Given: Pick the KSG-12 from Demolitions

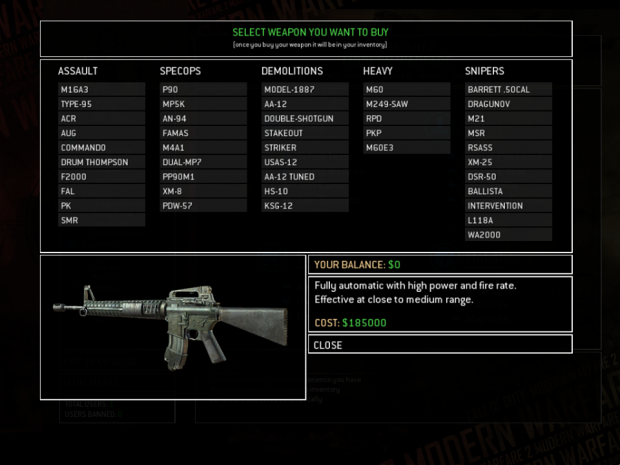Looking at the screenshot, I should [x=305, y=206].
